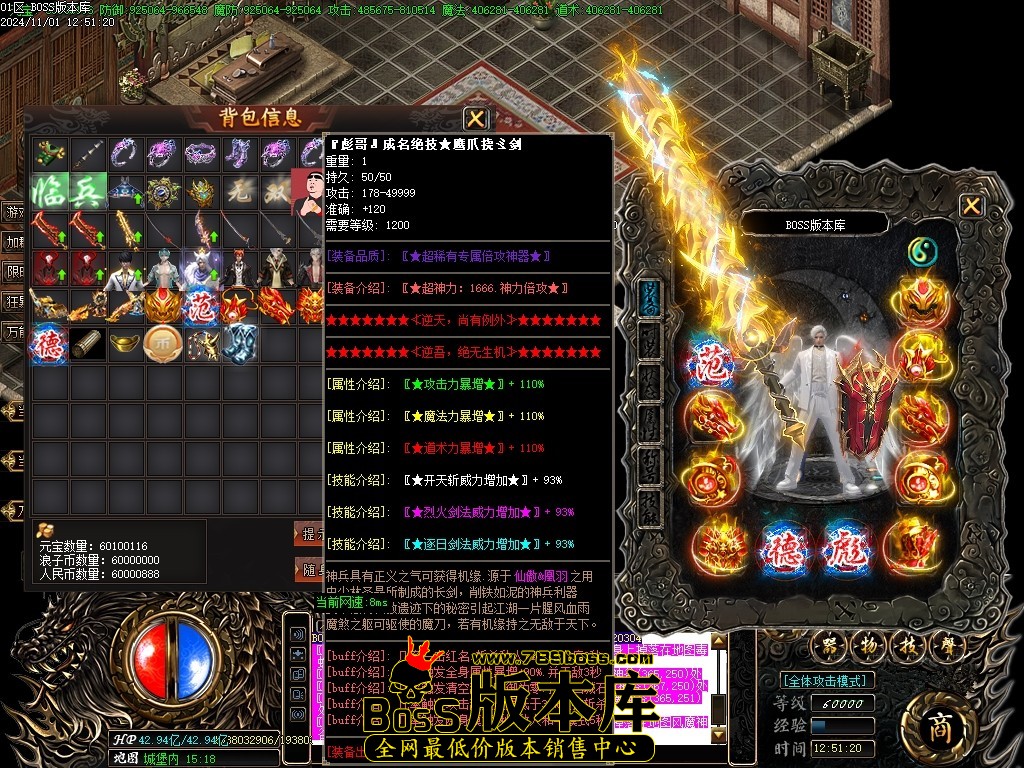Image resolution: width=1024 pixels, height=768 pixels.
Task: Close the character equipment panel
Action: click(971, 206)
